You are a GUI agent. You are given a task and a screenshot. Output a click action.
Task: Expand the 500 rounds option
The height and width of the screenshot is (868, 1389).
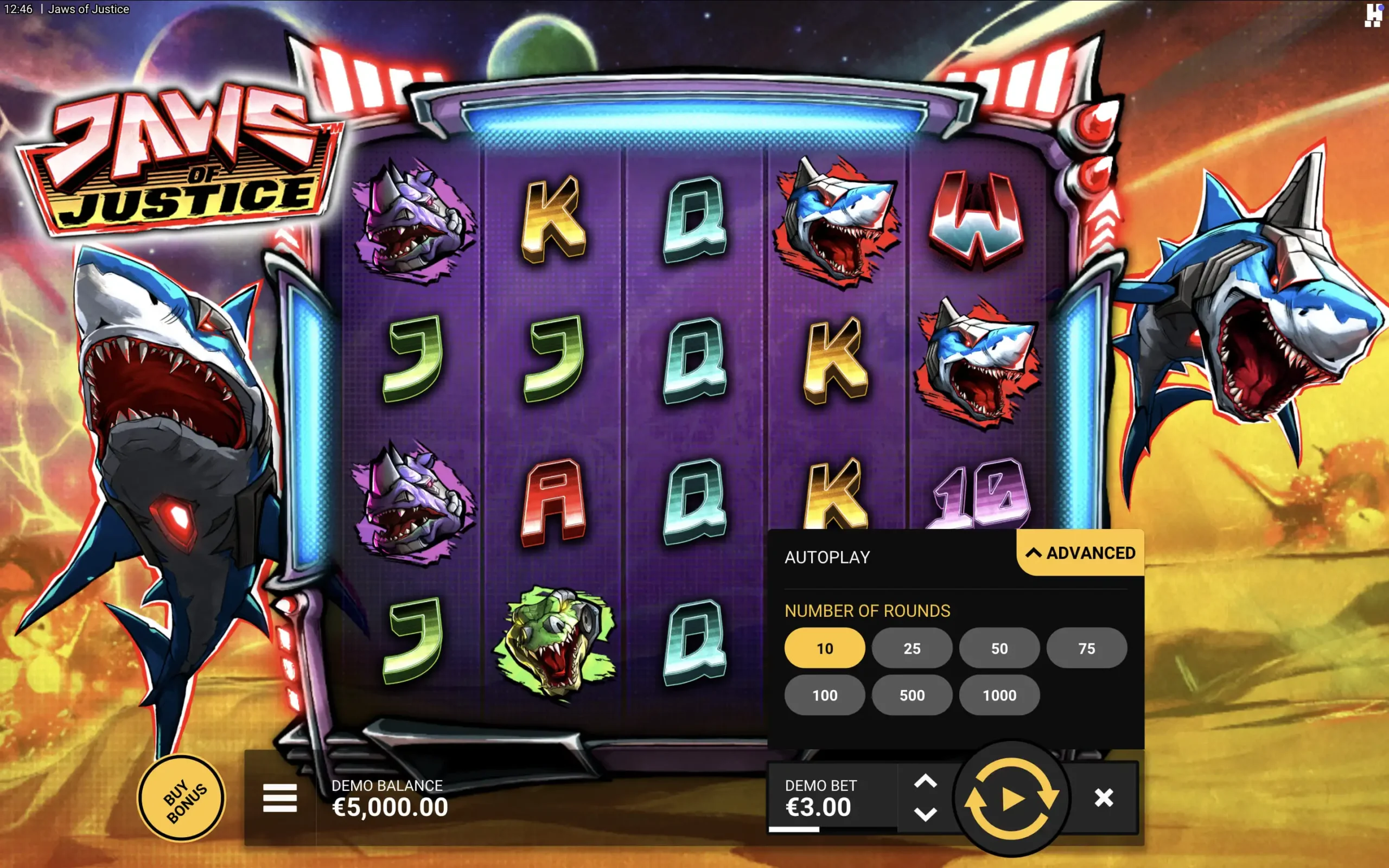(x=912, y=695)
